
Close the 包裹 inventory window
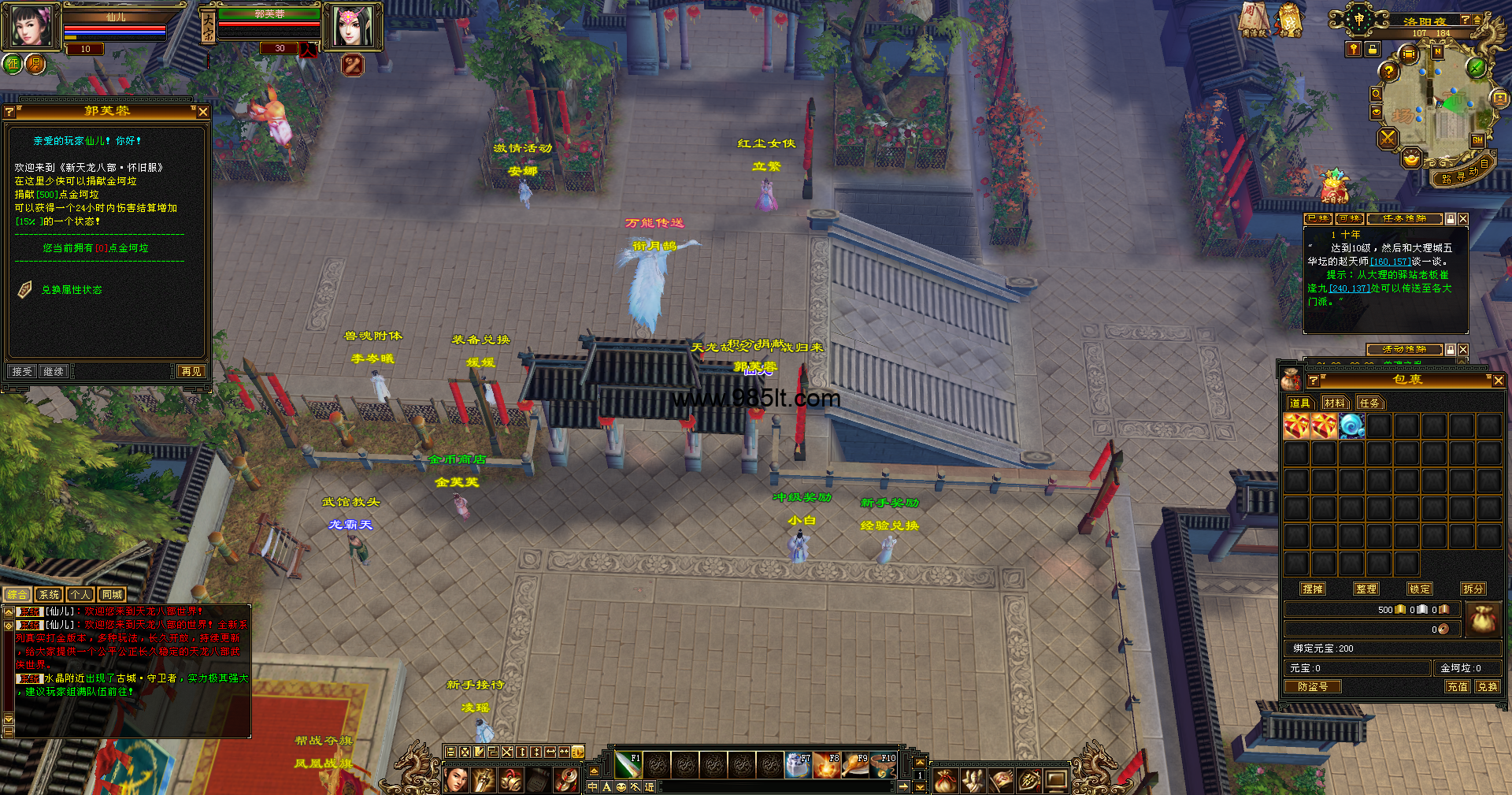[x=1498, y=381]
